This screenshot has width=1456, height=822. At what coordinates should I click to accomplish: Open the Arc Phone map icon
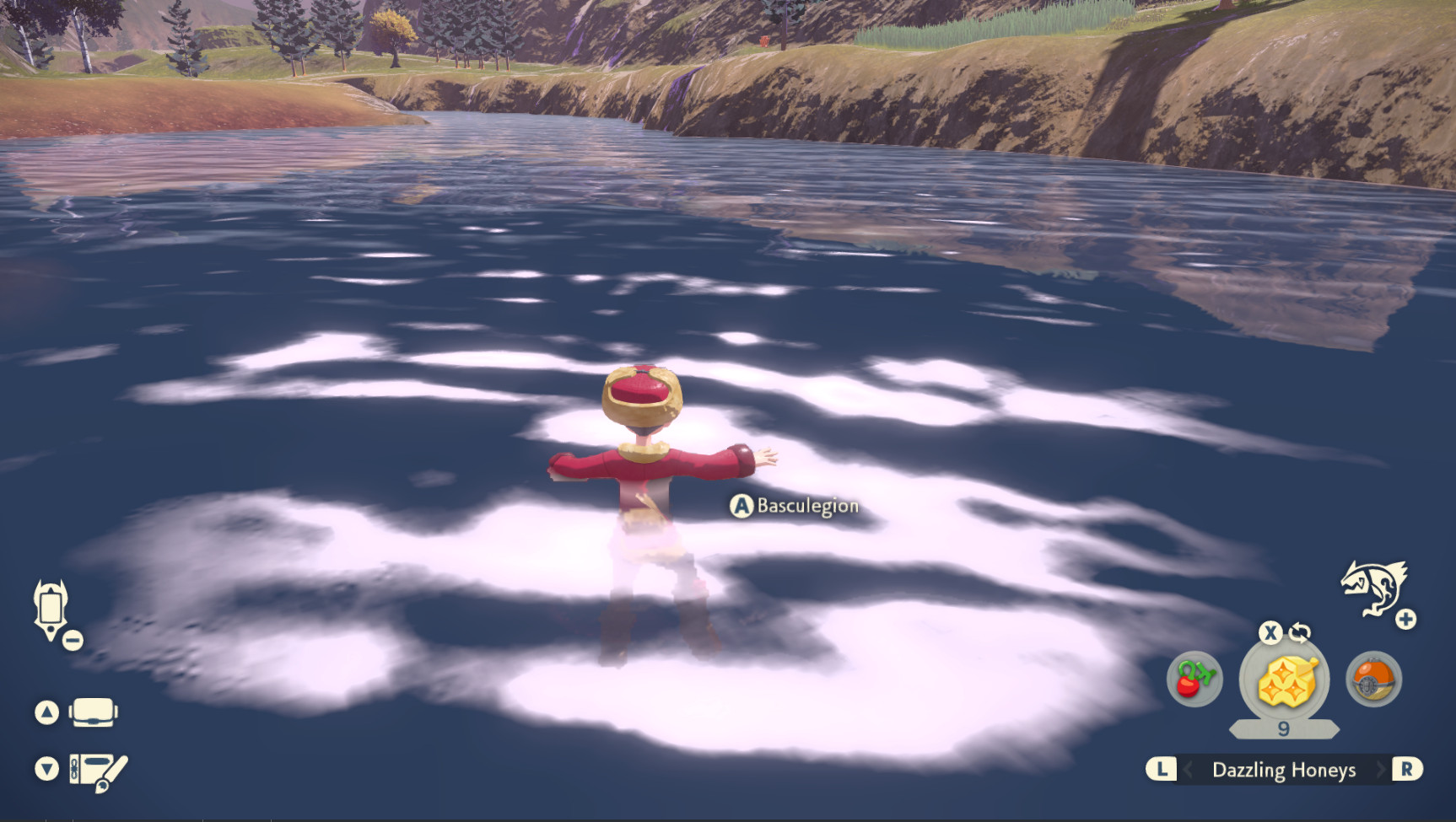[x=50, y=609]
